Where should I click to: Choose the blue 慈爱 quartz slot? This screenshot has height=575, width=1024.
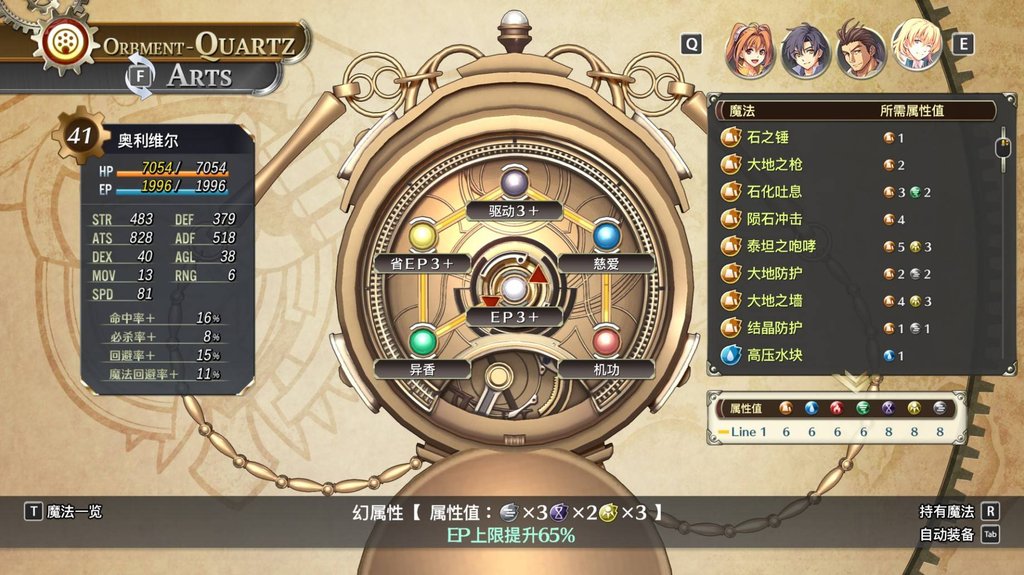pos(605,237)
